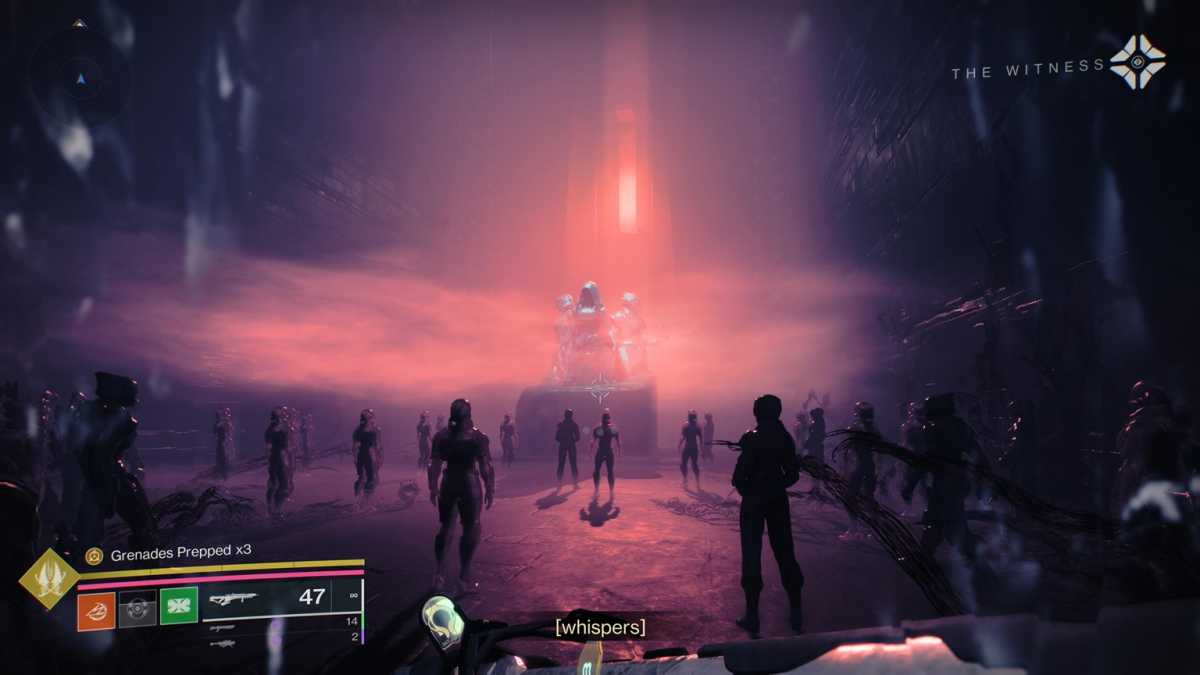The image size is (1200, 675).
Task: Select the Ghost icon beside The Witness
Action: coord(1137,62)
